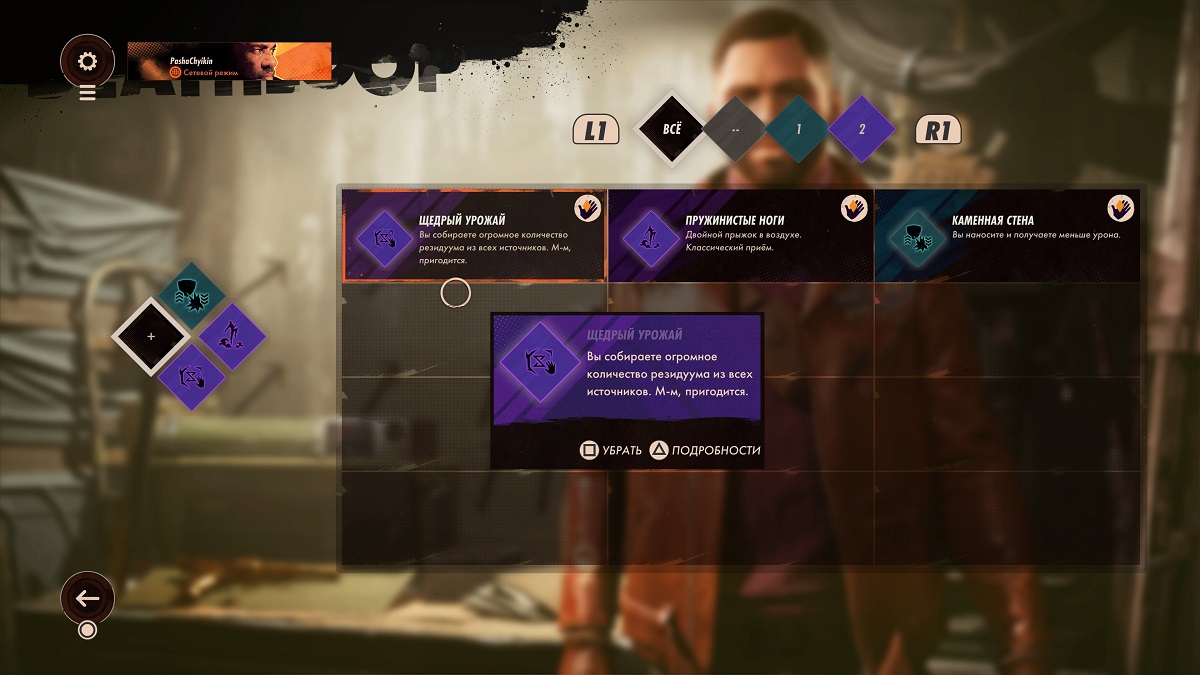This screenshot has width=1200, height=675.
Task: Select the Щедрый урожай trinket card
Action: pos(474,236)
